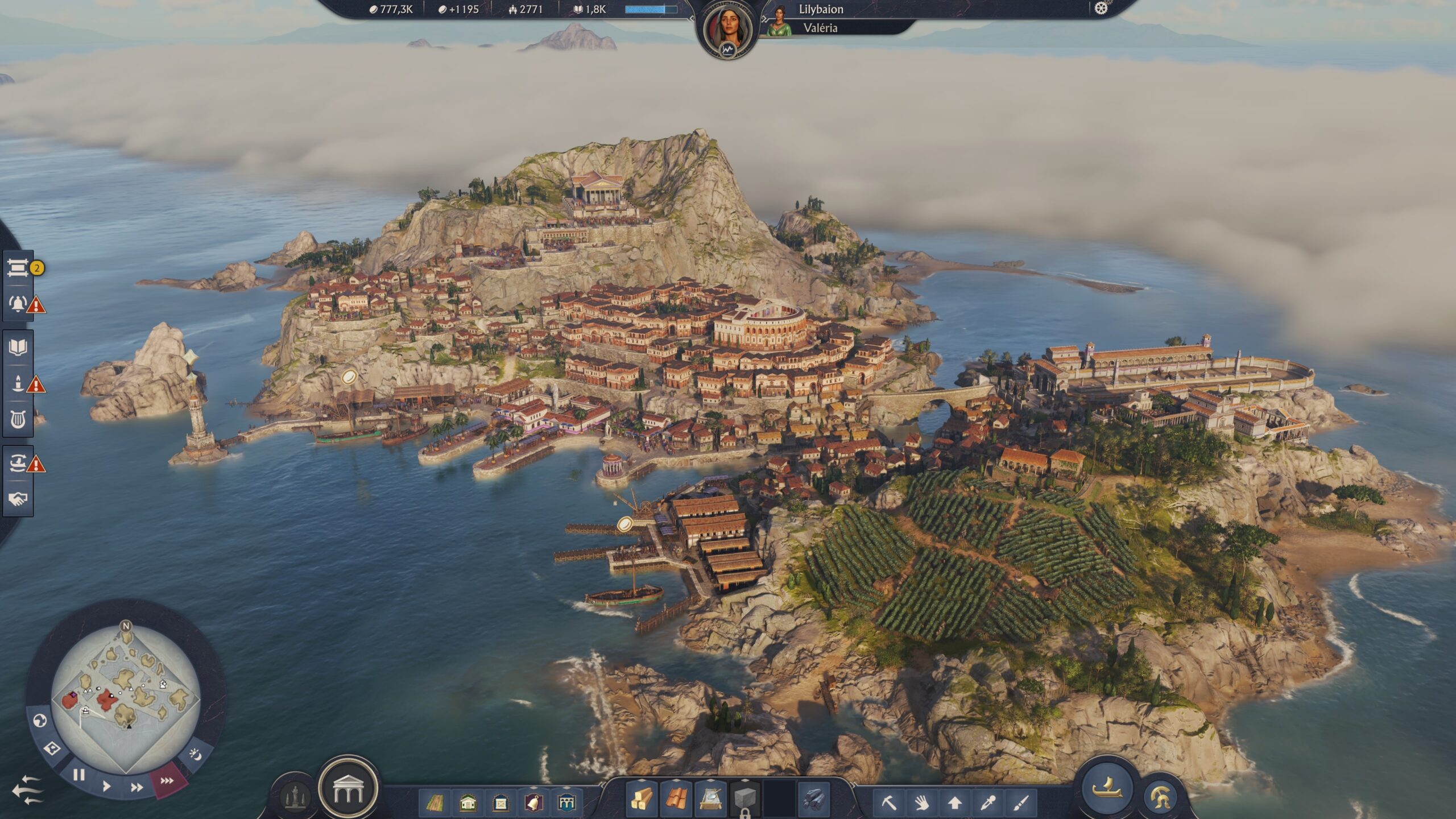Open the candle religion panel
1456x819 pixels.
18,383
